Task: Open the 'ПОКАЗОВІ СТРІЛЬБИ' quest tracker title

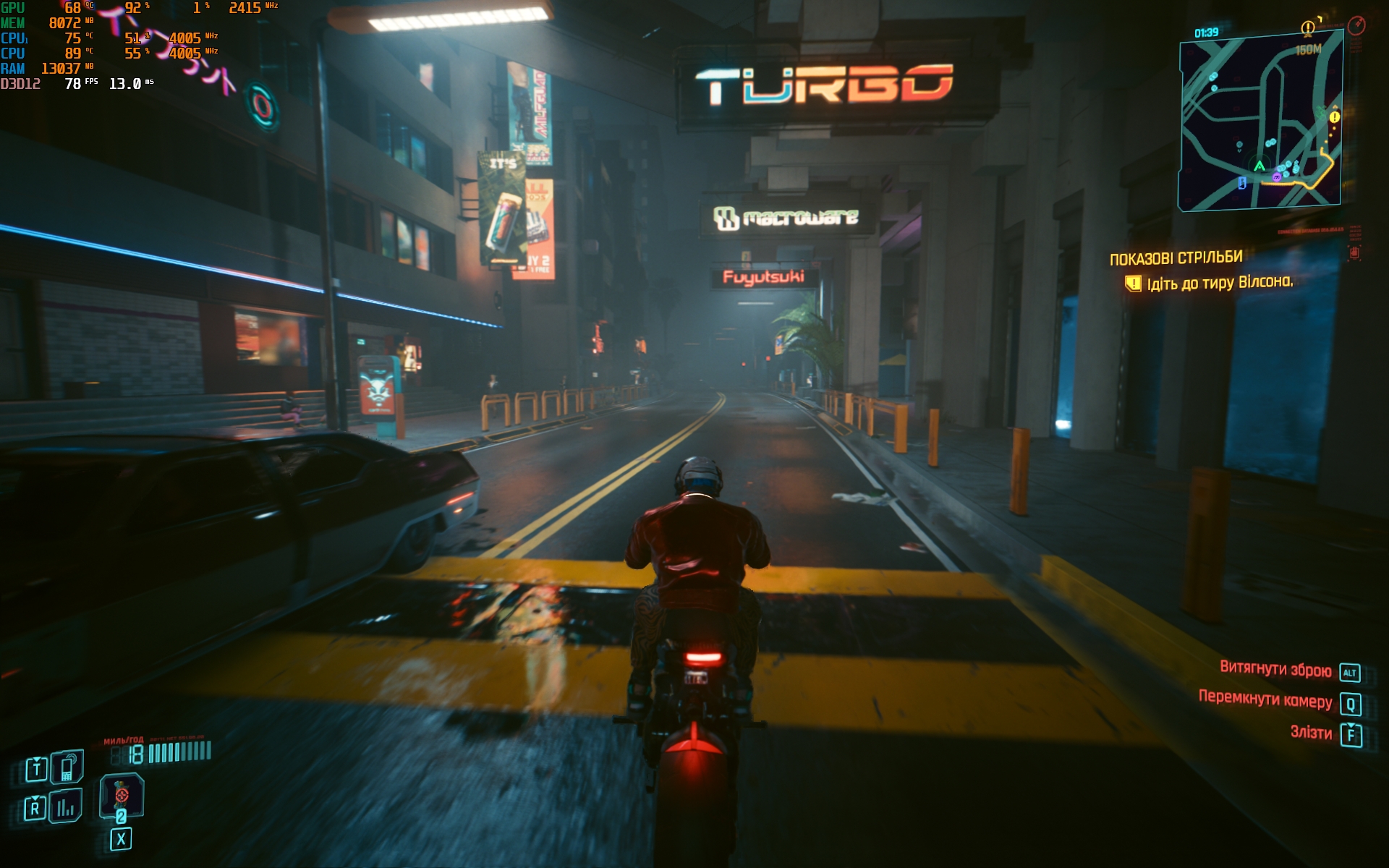Action: click(1176, 258)
